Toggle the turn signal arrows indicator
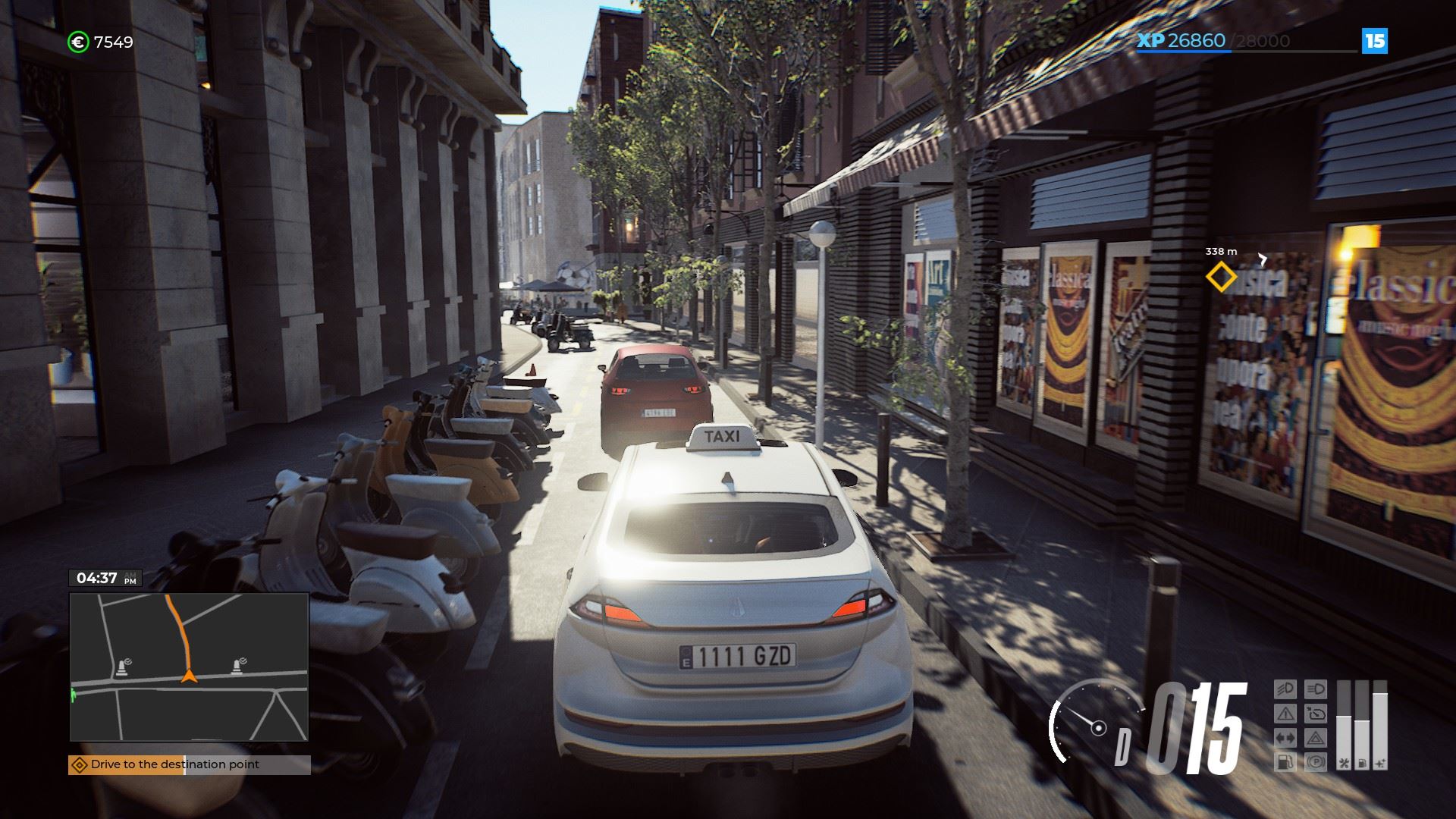This screenshot has height=819, width=1456. [x=1285, y=737]
